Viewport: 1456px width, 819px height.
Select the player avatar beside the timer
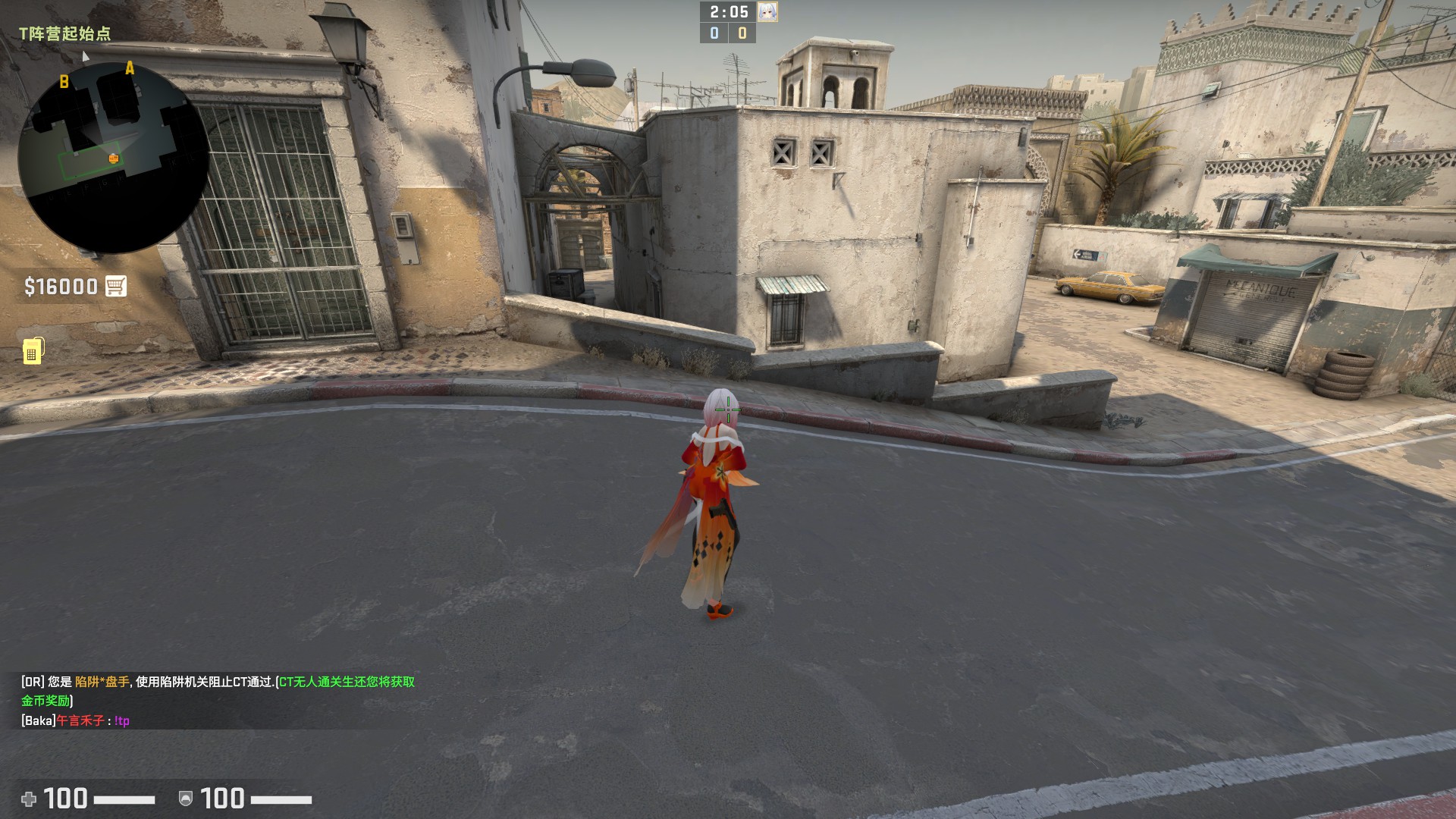pyautogui.click(x=767, y=11)
